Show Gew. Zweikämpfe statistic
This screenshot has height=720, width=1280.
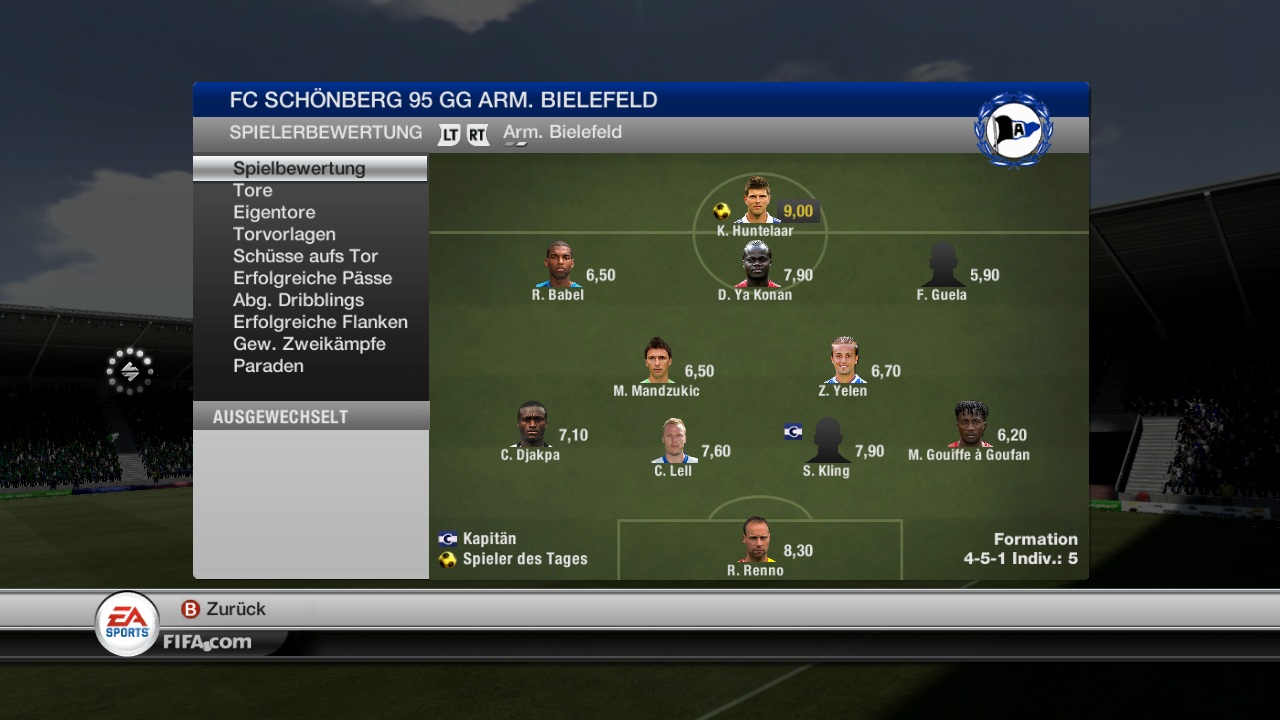[x=309, y=344]
